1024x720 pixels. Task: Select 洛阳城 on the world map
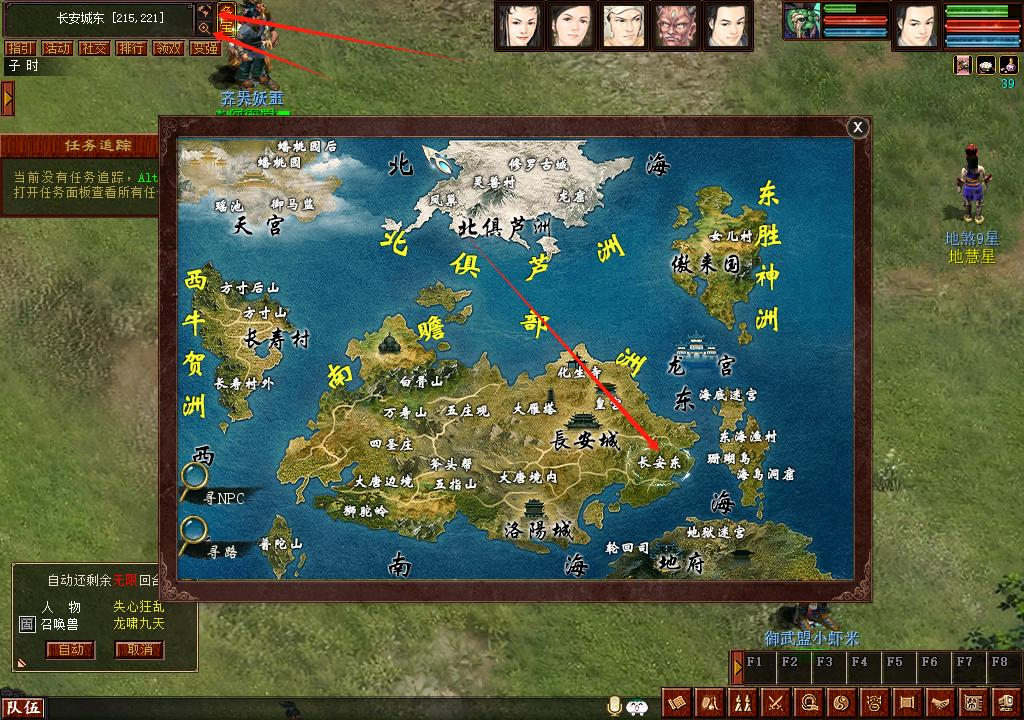click(538, 529)
